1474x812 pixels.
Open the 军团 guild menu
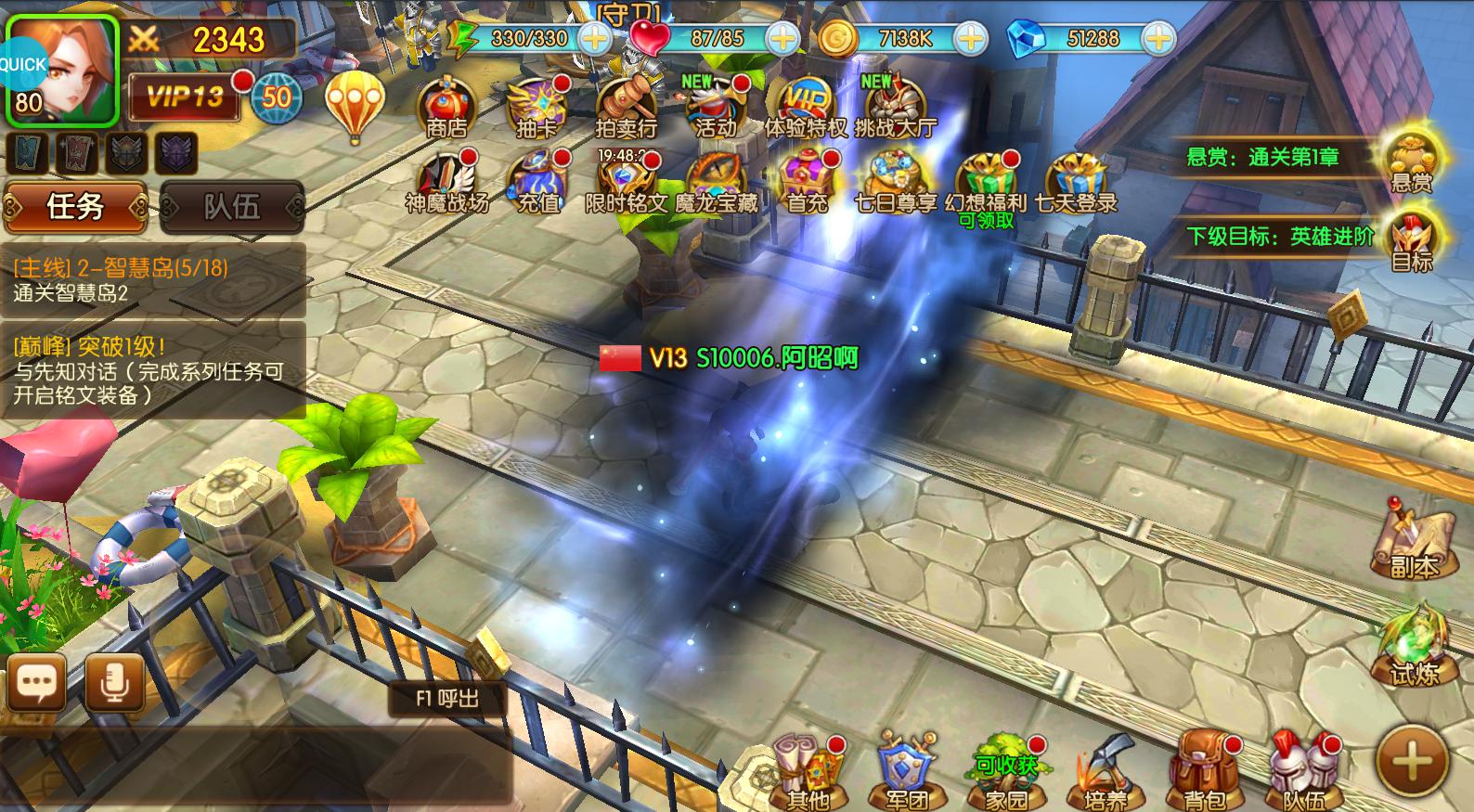[x=907, y=772]
